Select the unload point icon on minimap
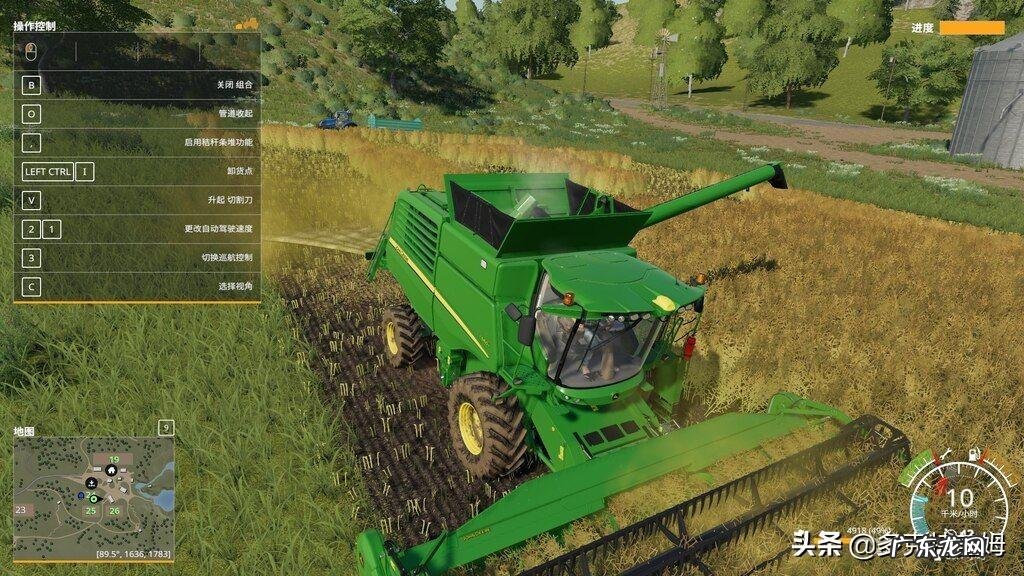1024x576 pixels. coord(92,482)
